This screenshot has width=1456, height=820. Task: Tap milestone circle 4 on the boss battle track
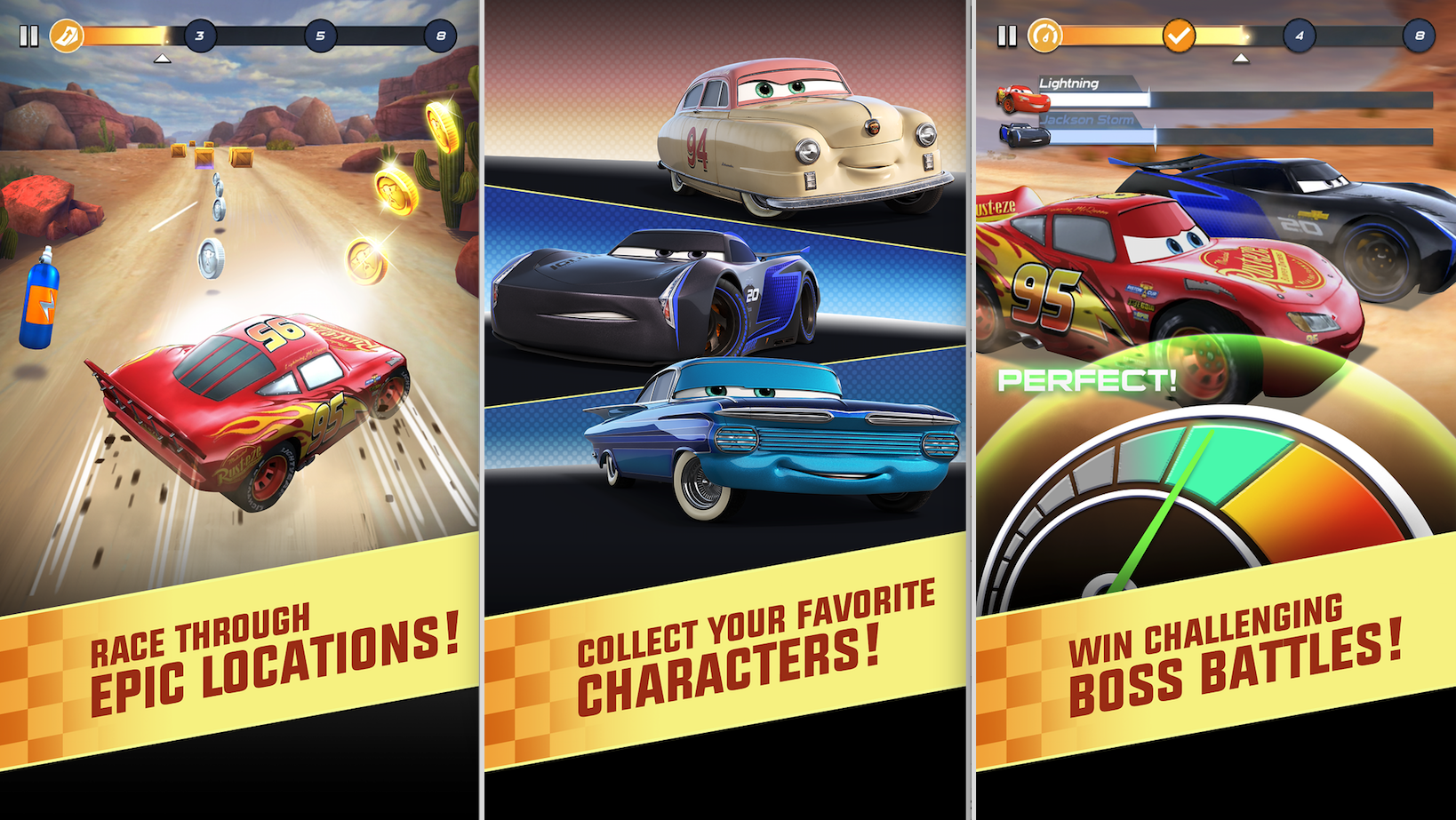pos(1300,36)
